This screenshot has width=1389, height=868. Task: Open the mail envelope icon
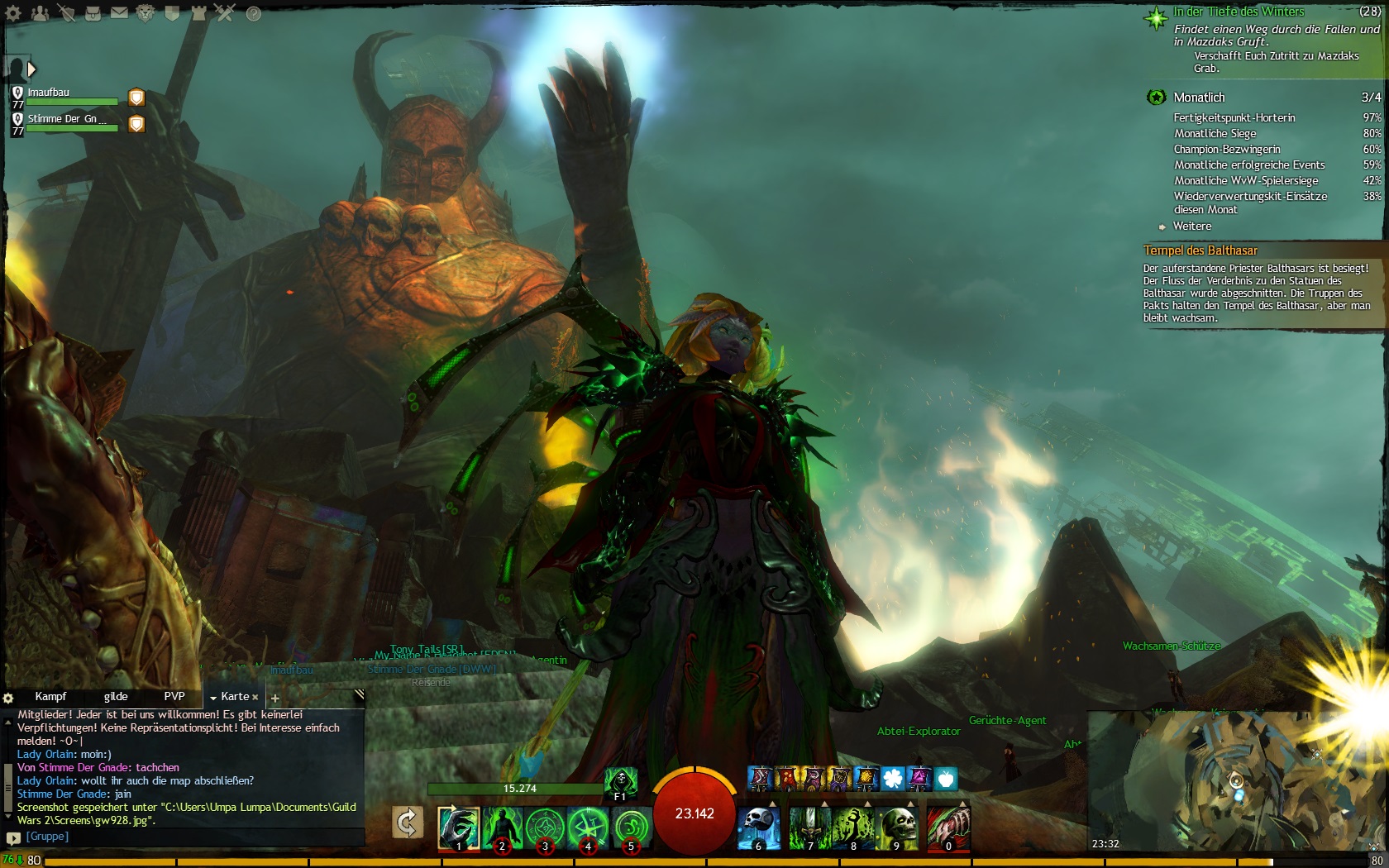(x=119, y=13)
